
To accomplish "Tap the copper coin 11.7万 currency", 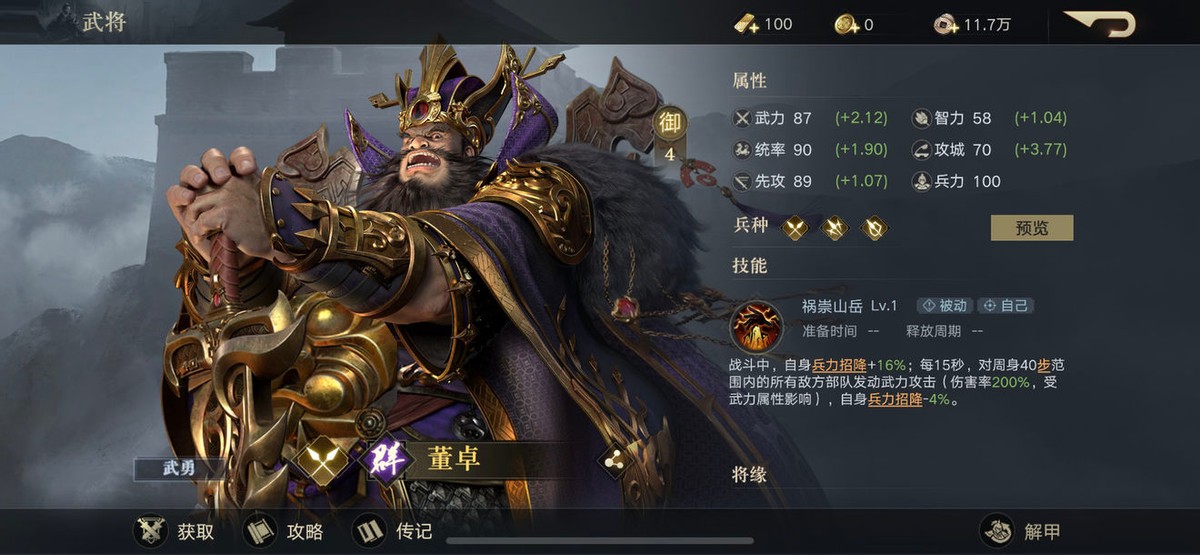I will 945,24.
